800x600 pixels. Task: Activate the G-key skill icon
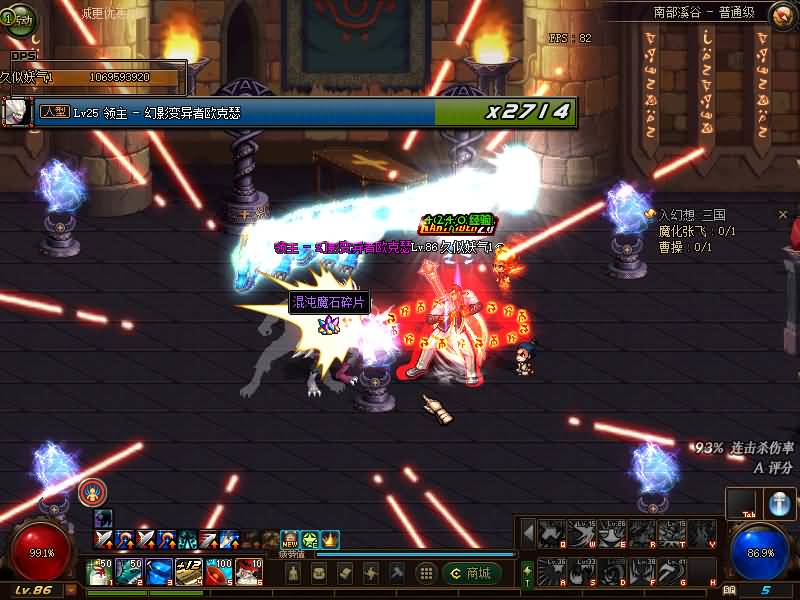point(673,573)
